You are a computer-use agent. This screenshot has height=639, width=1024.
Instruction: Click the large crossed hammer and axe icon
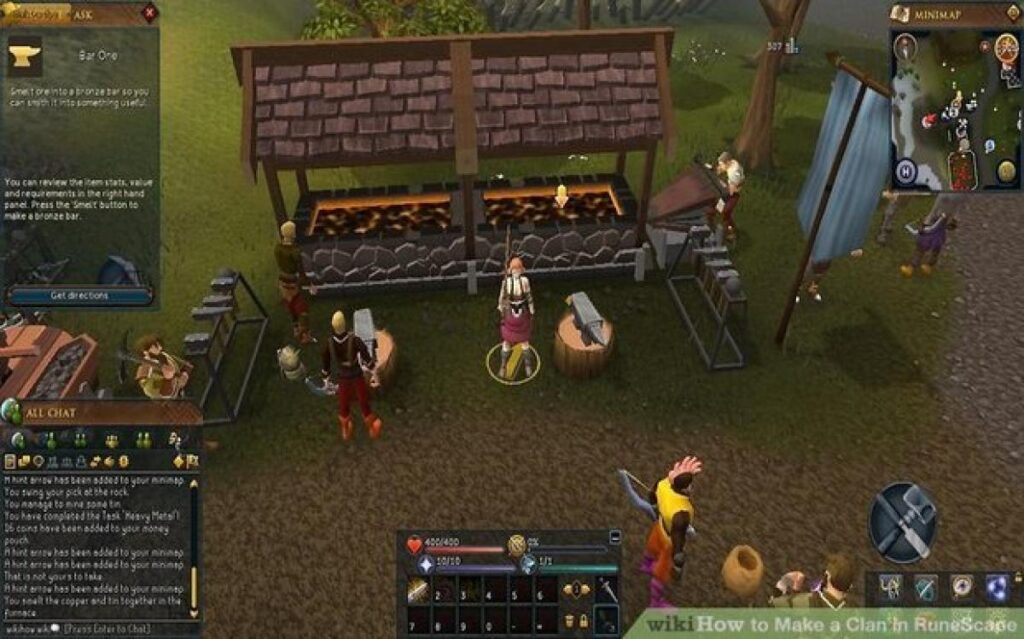902,522
